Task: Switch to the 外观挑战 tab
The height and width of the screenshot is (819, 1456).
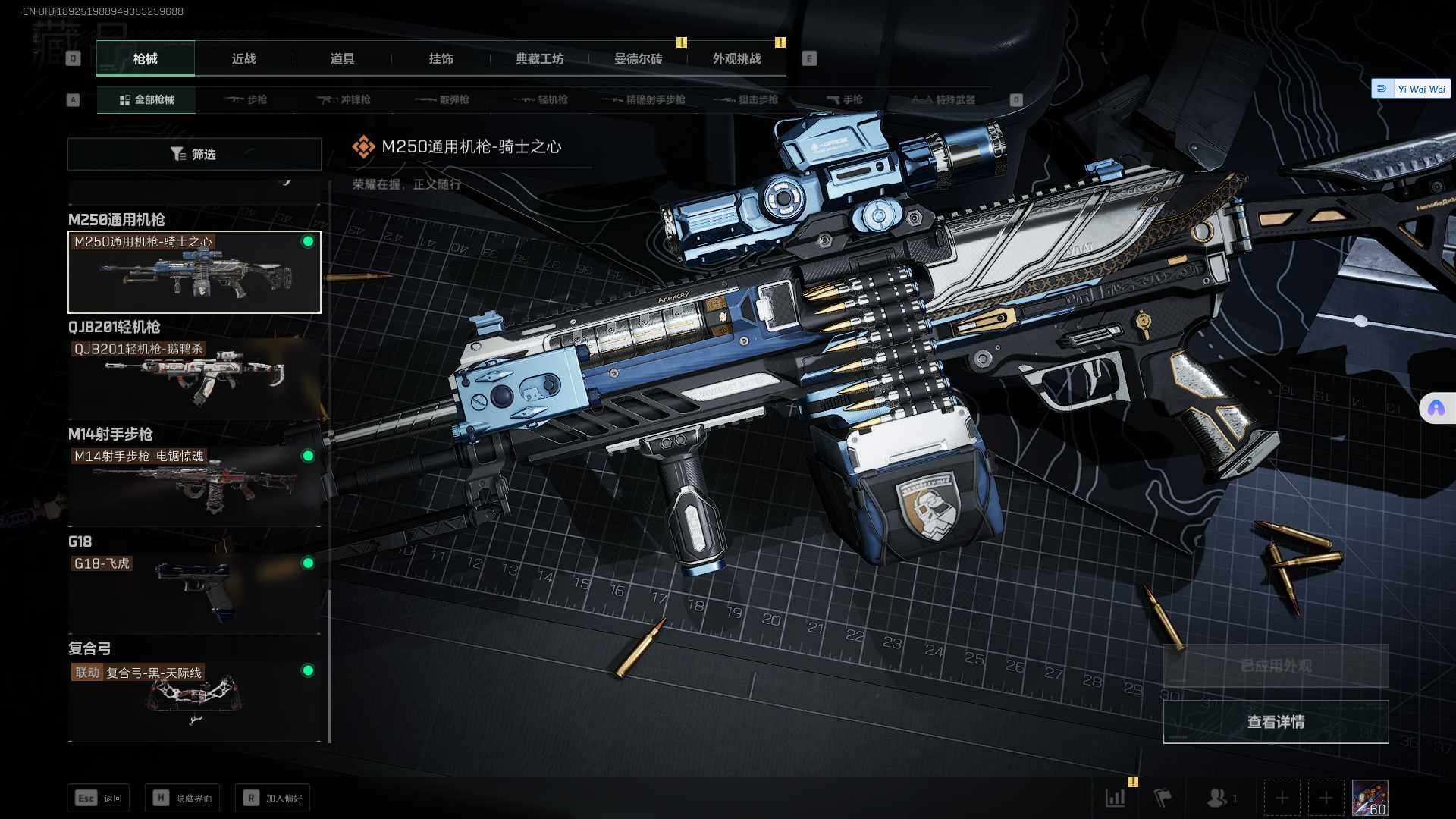Action: coord(736,59)
